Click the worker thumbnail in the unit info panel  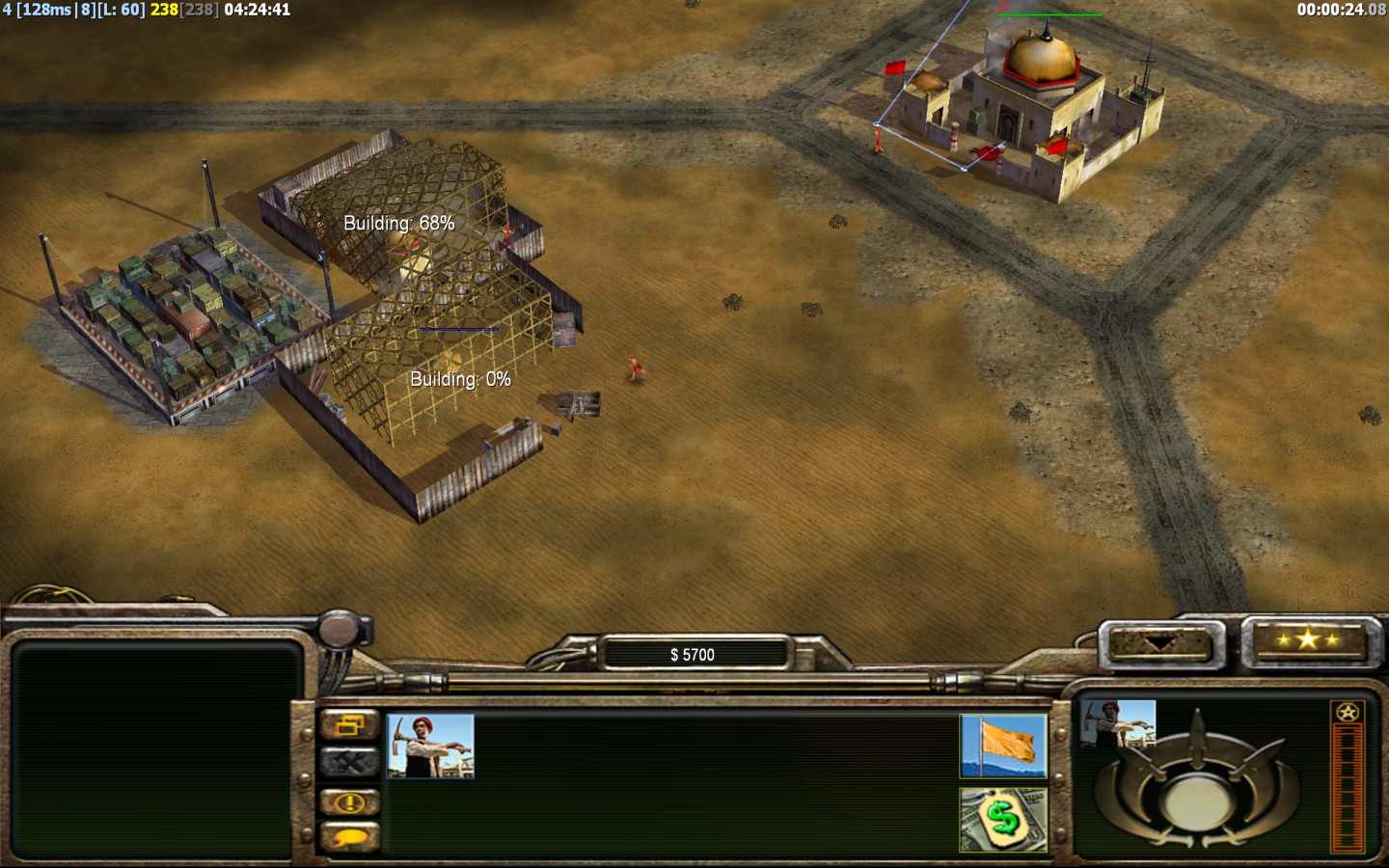1118,723
